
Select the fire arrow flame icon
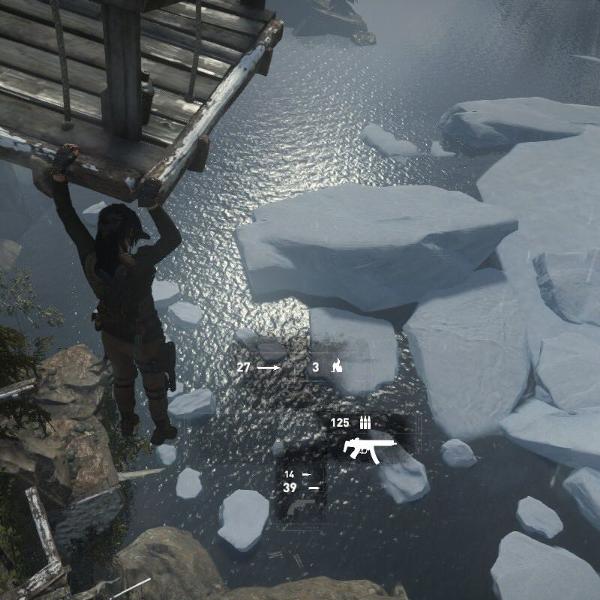(x=337, y=367)
